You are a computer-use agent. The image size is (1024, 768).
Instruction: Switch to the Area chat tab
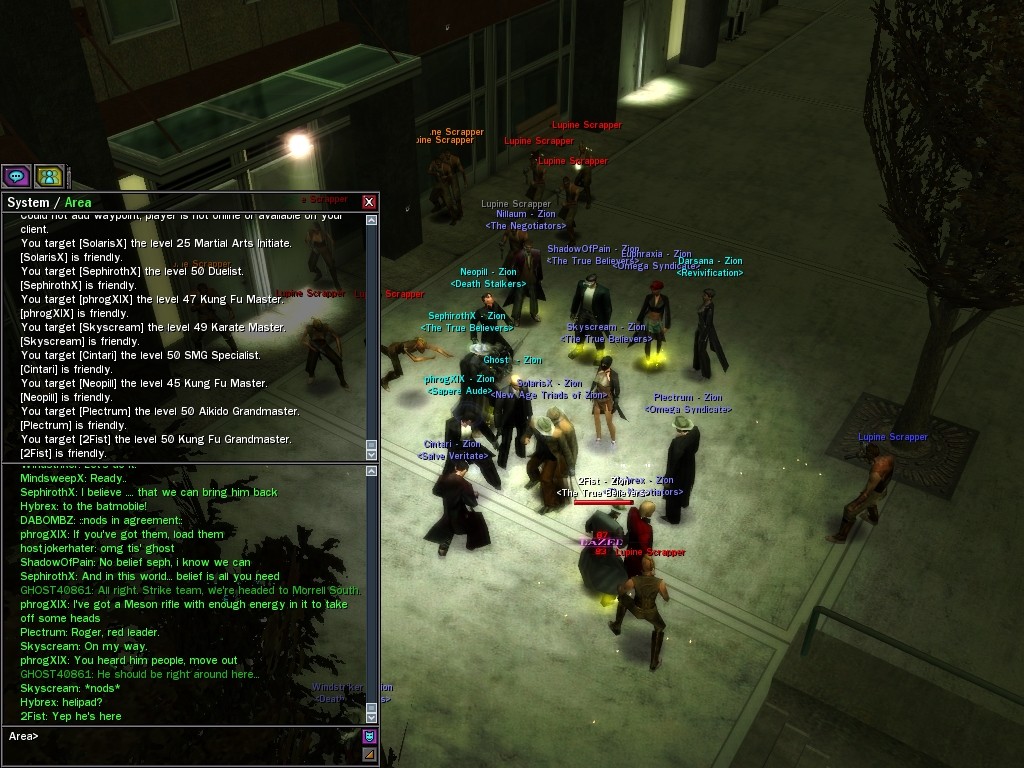click(78, 202)
